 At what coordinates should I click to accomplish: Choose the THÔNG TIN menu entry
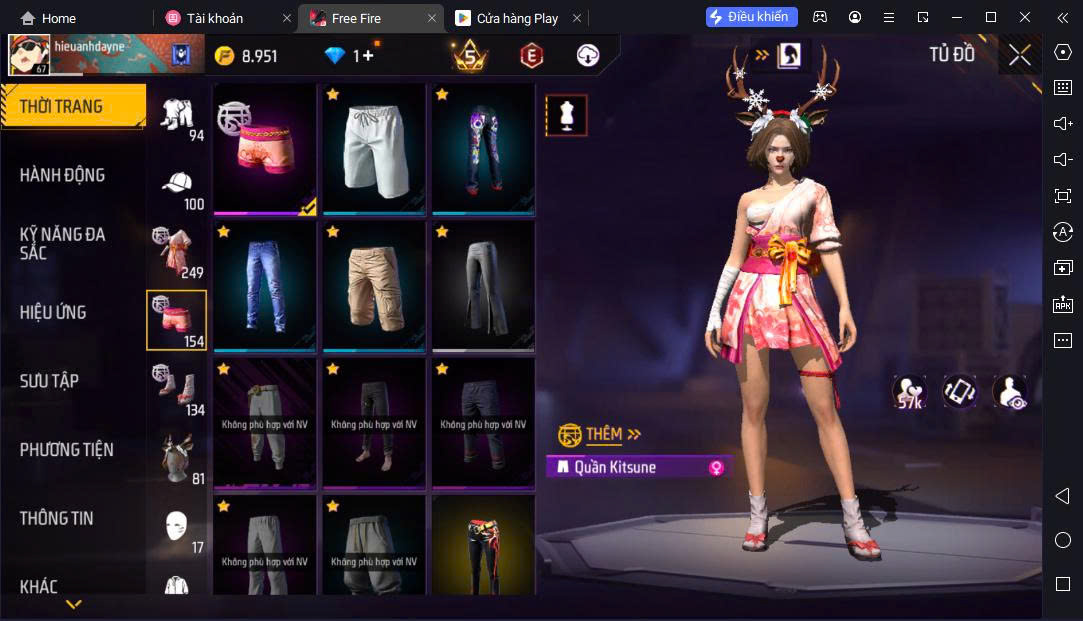[57, 518]
